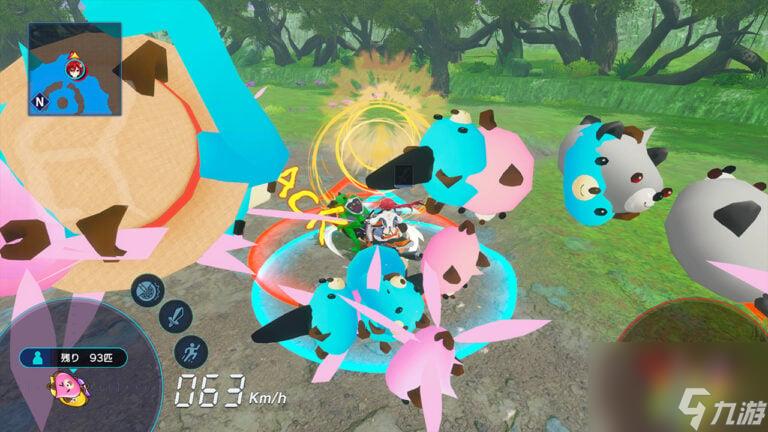Activate the sword attack skill icon
The height and width of the screenshot is (432, 768).
(x=174, y=320)
